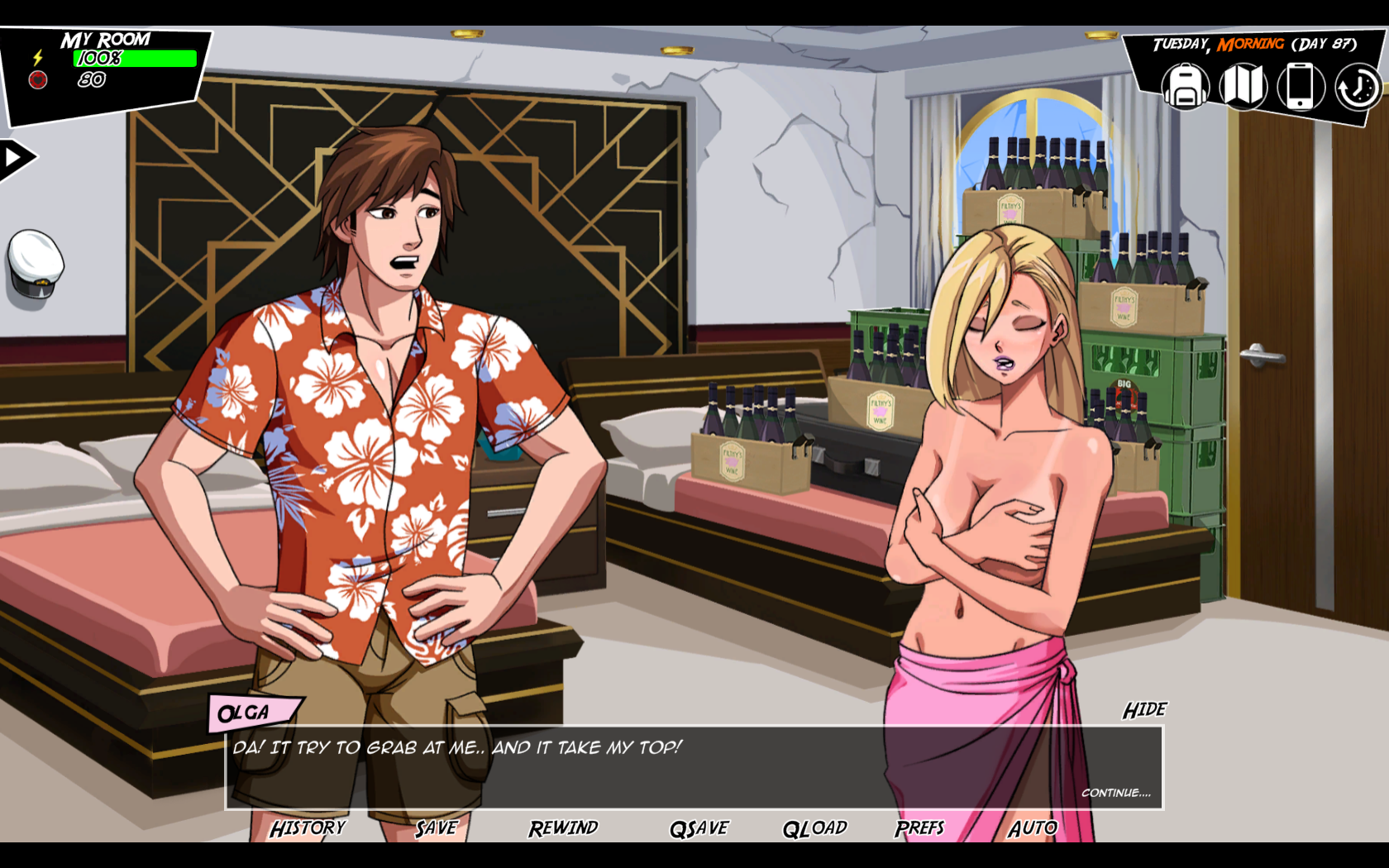Click the clock skip-time icon
Image resolution: width=1389 pixels, height=868 pixels.
coord(1357,87)
